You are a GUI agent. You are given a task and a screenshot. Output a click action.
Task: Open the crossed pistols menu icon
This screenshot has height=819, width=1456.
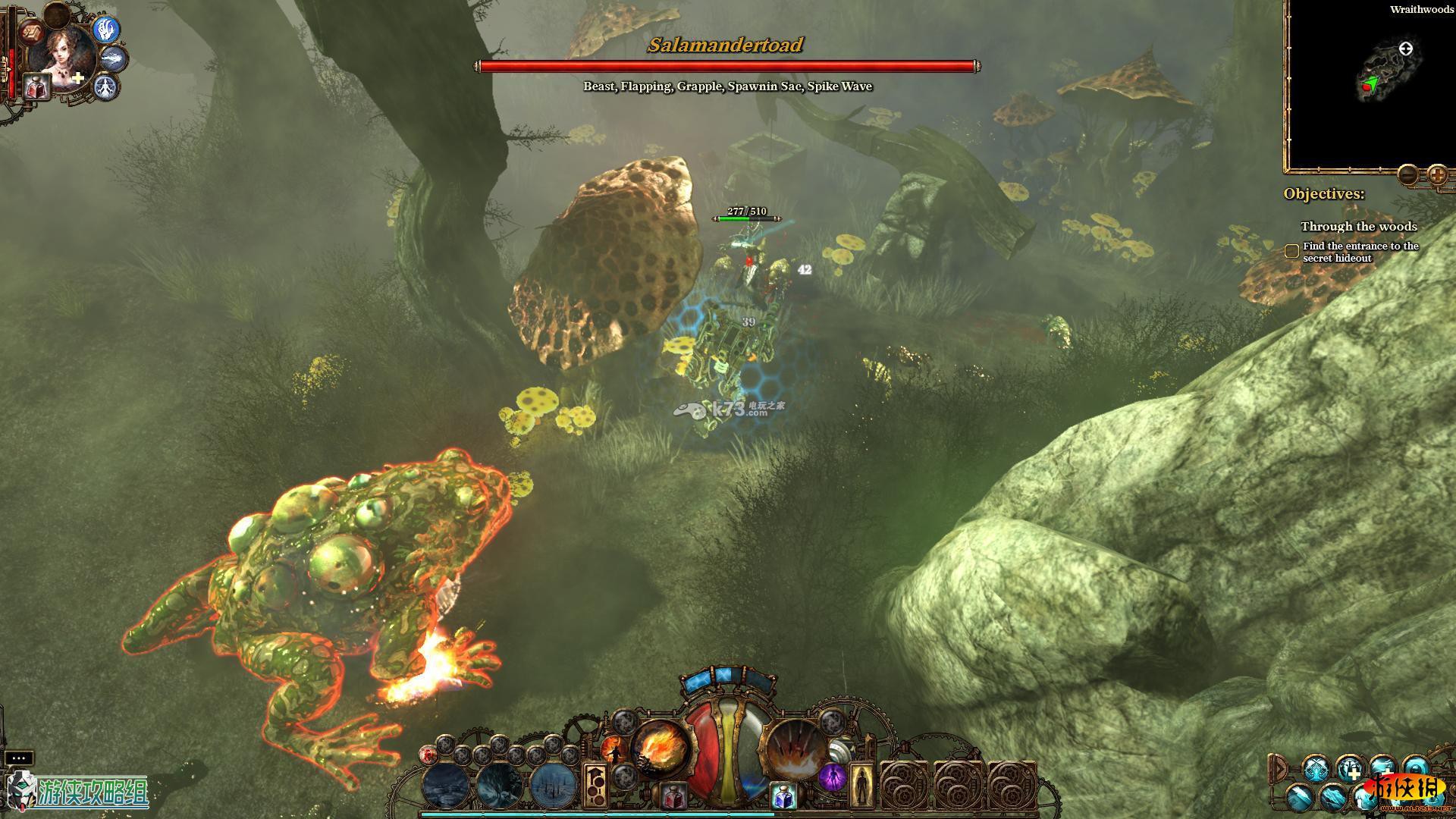click(1314, 767)
